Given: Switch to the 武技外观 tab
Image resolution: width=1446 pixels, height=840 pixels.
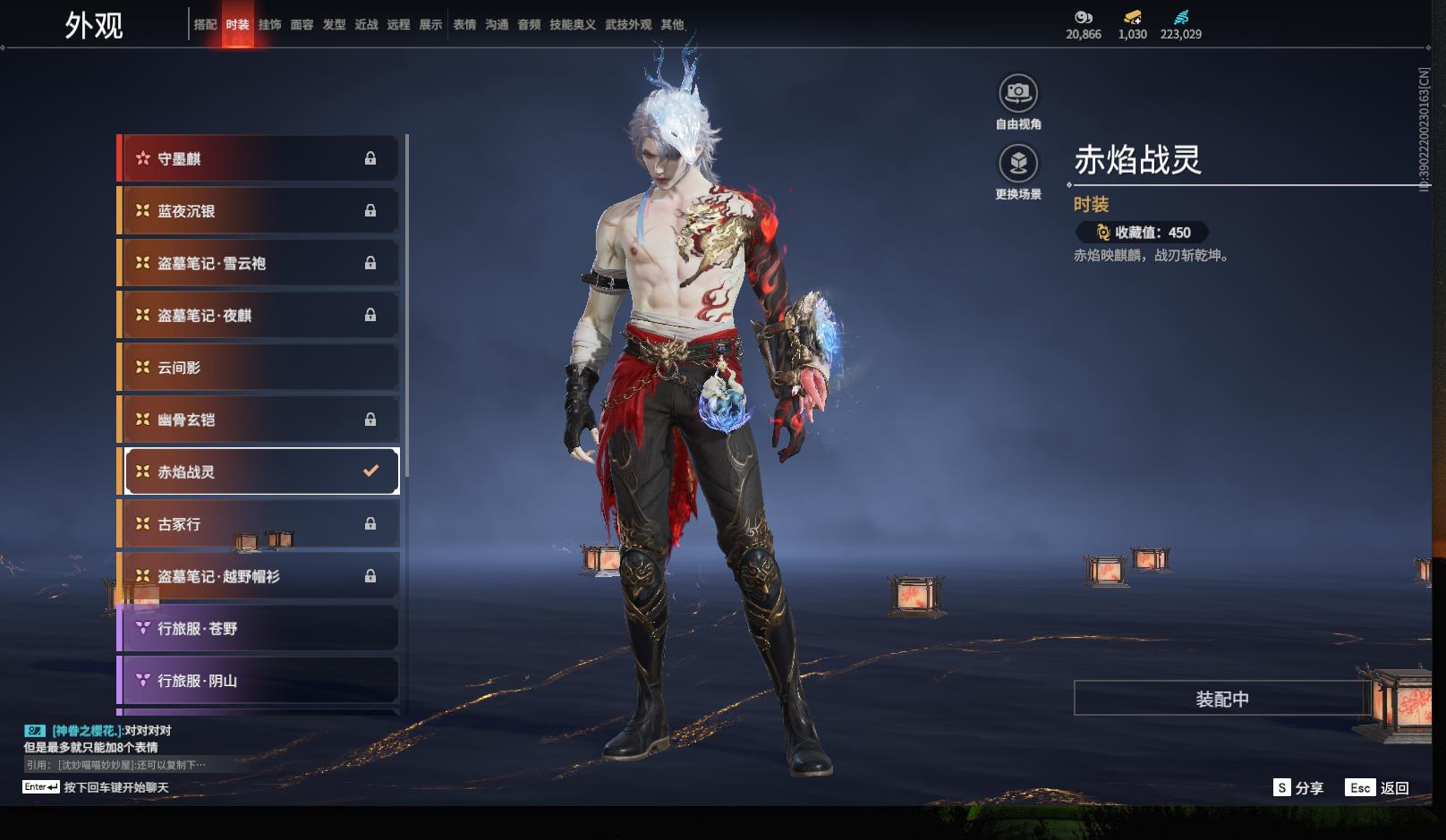Looking at the screenshot, I should point(627,24).
